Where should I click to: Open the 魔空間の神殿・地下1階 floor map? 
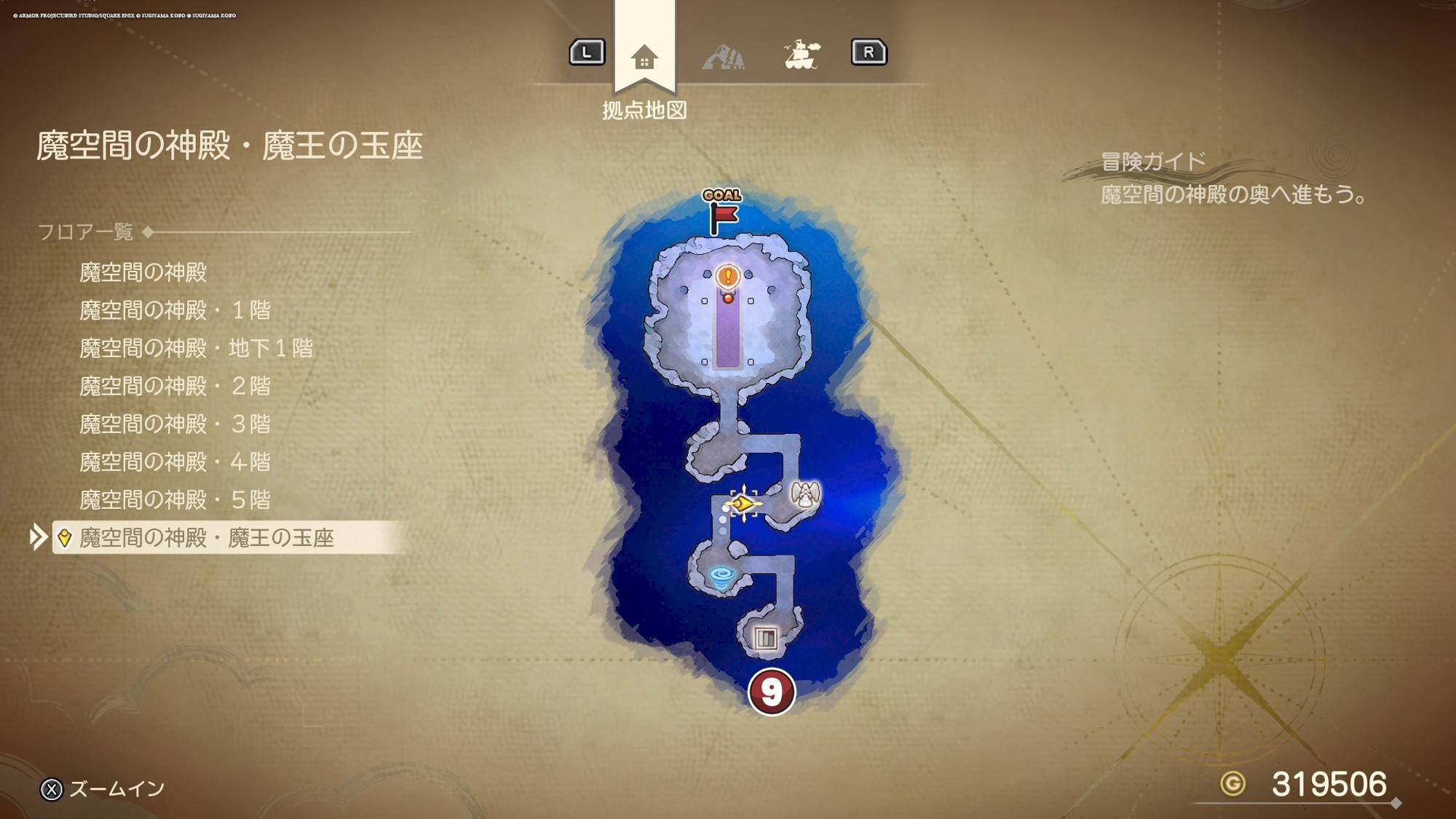point(196,348)
